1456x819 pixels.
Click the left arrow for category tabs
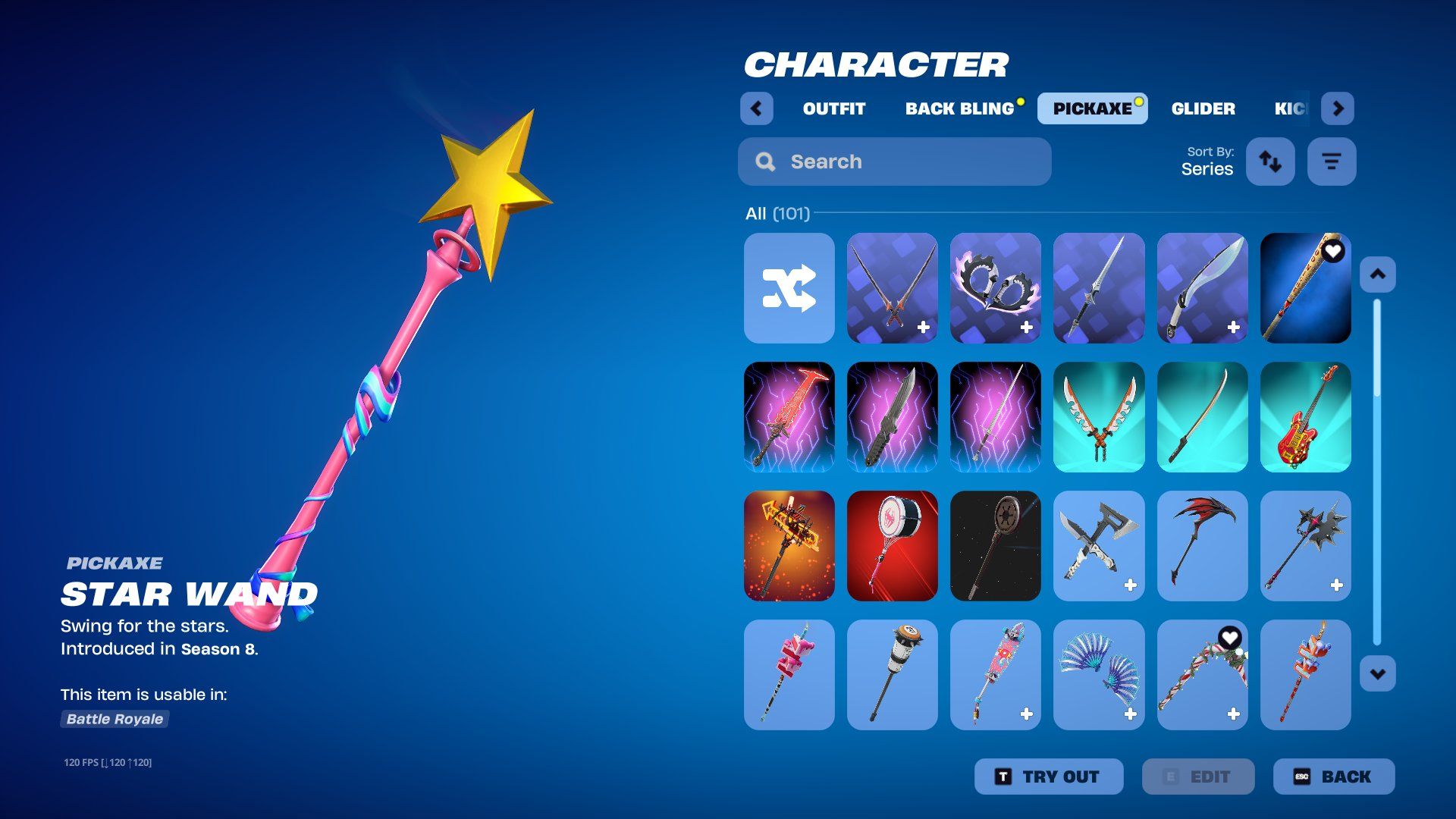click(756, 108)
